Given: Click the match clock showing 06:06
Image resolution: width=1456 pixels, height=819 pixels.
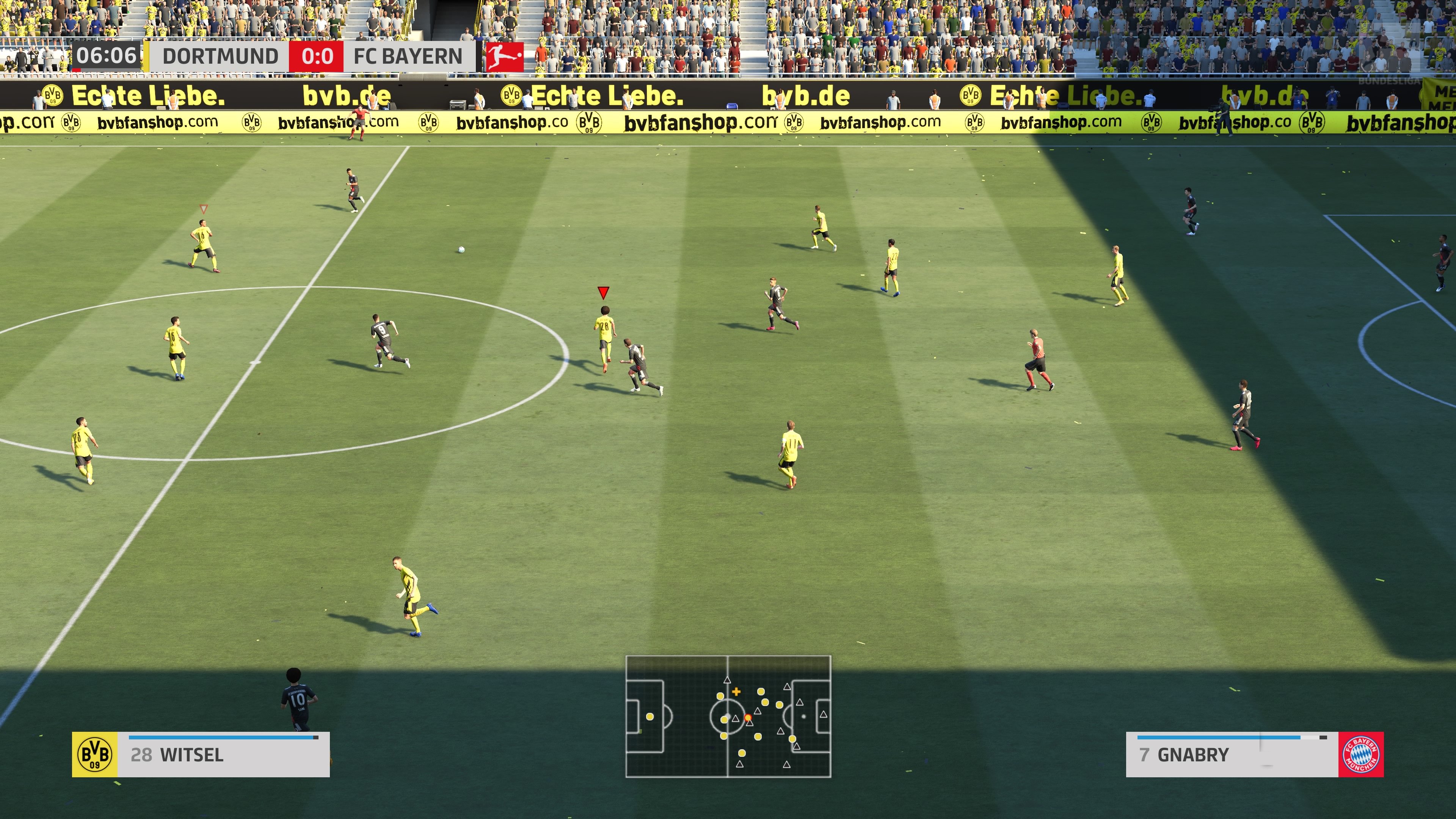Looking at the screenshot, I should [x=106, y=55].
